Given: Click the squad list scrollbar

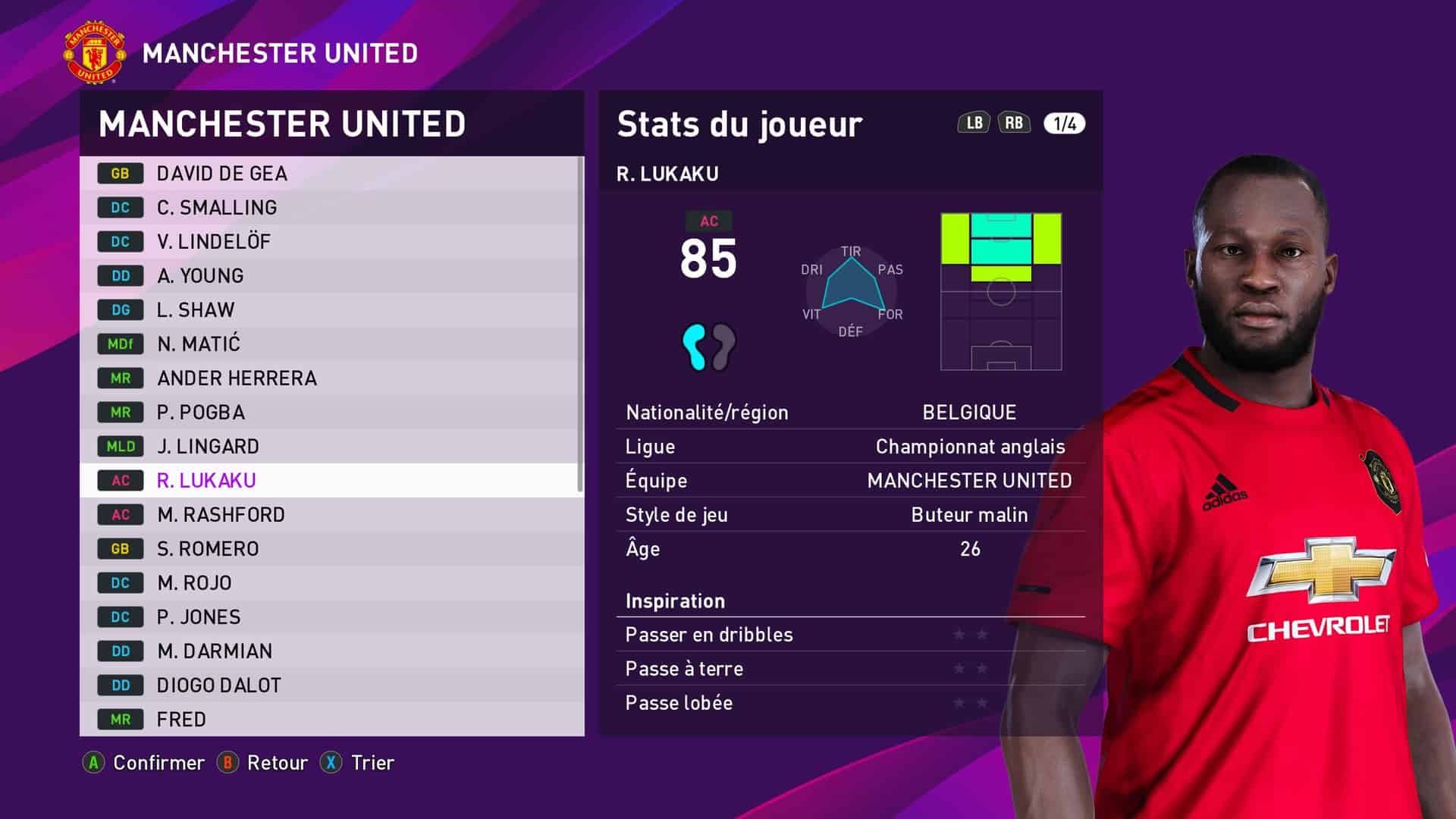Looking at the screenshot, I should click(580, 325).
